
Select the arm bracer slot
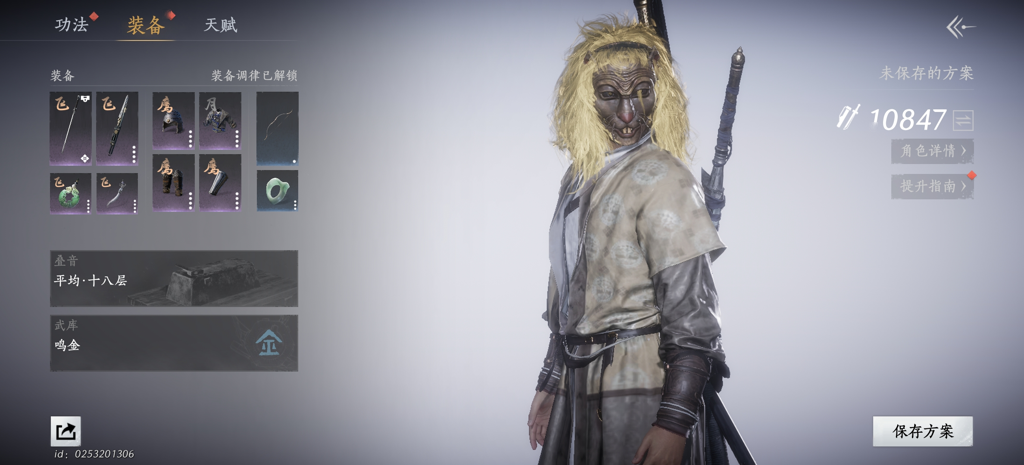(x=220, y=182)
